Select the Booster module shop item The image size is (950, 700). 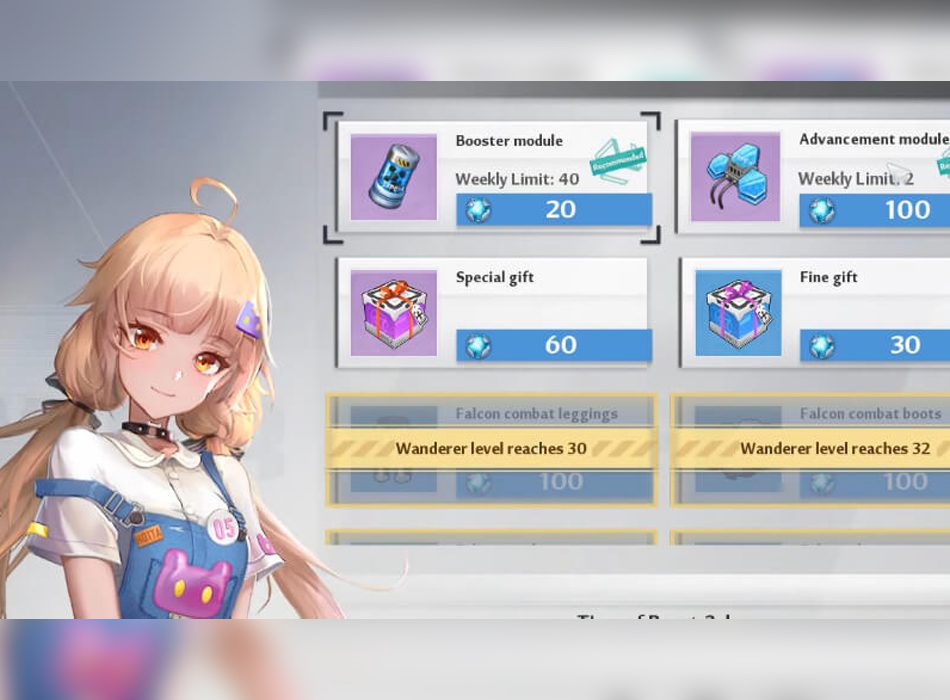pos(394,177)
